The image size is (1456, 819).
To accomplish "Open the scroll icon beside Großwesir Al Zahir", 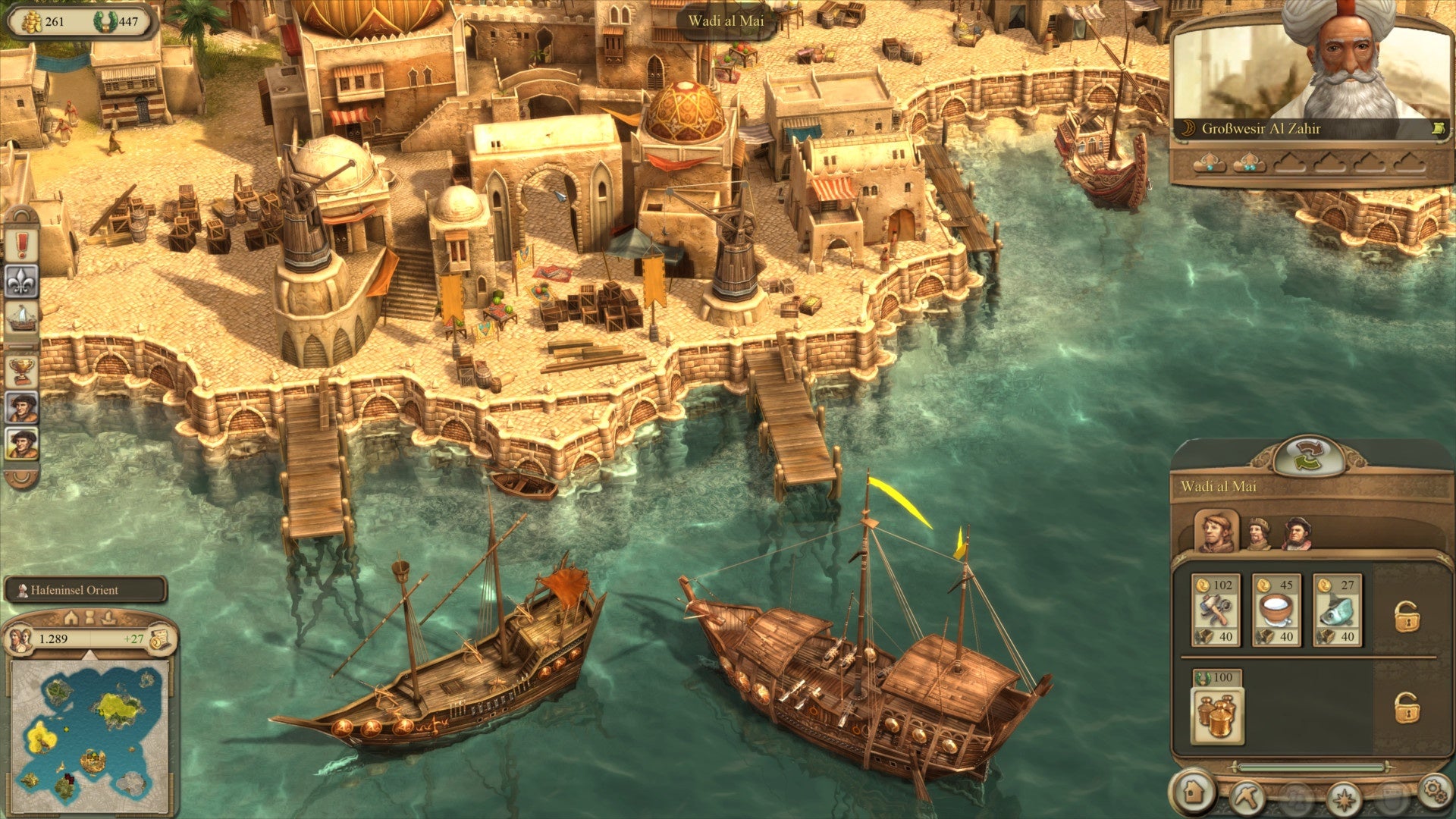I will [x=1436, y=129].
